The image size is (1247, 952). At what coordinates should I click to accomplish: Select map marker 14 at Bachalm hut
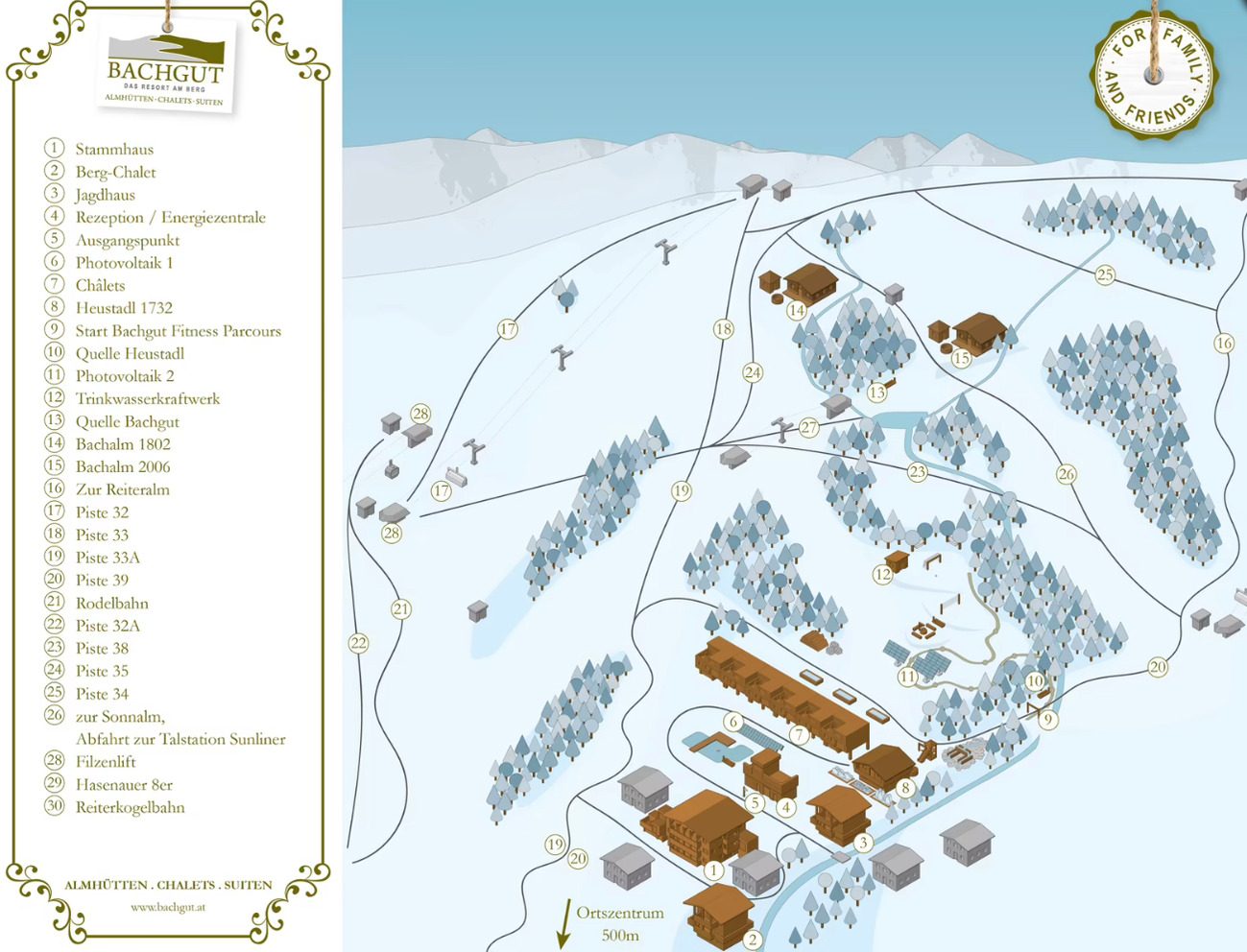coord(796,310)
